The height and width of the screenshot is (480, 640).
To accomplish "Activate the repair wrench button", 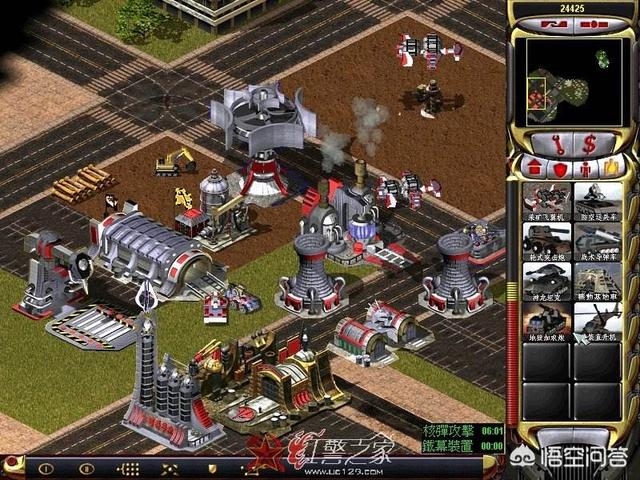I will click(x=558, y=141).
